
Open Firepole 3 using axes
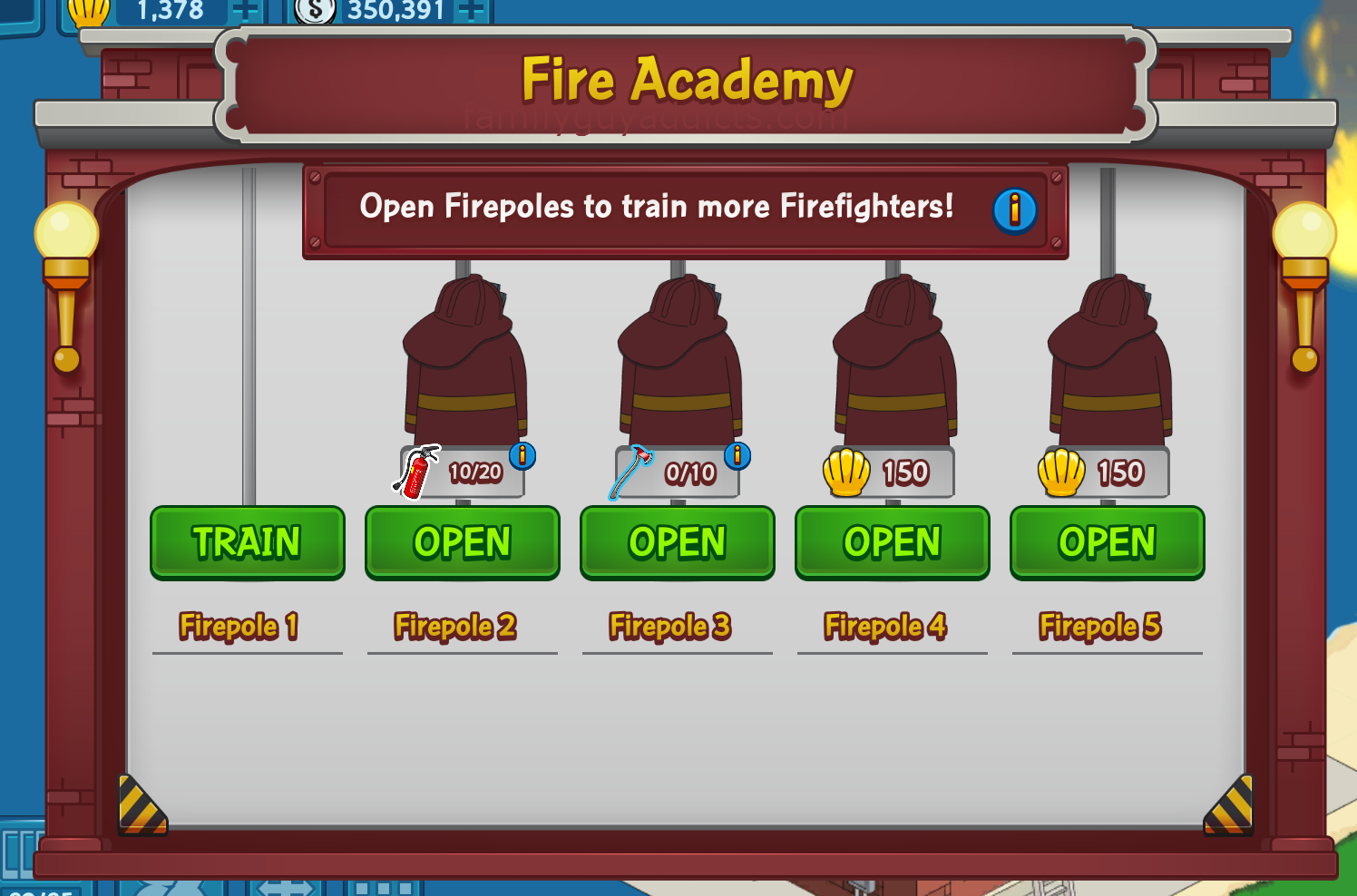coord(677,542)
